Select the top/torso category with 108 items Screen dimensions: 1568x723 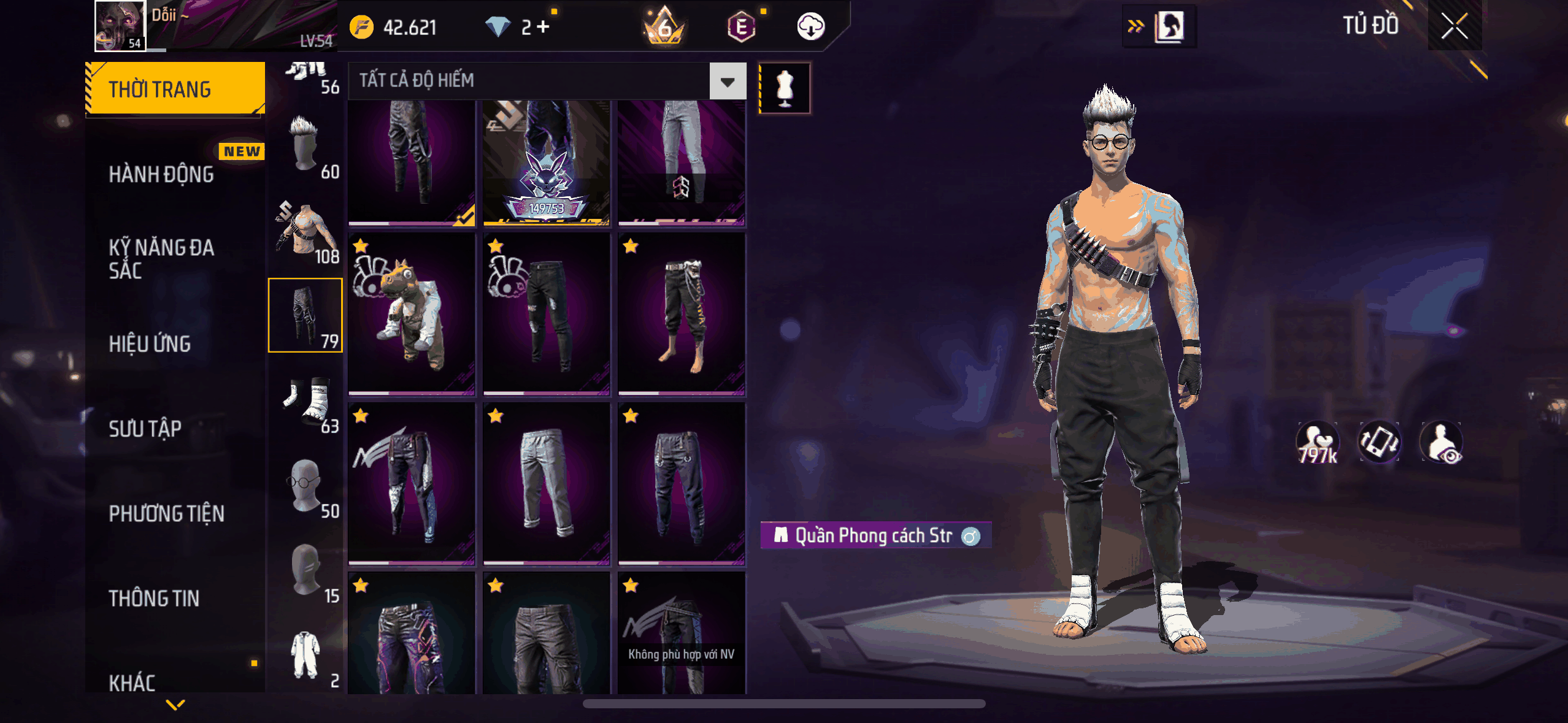[306, 231]
